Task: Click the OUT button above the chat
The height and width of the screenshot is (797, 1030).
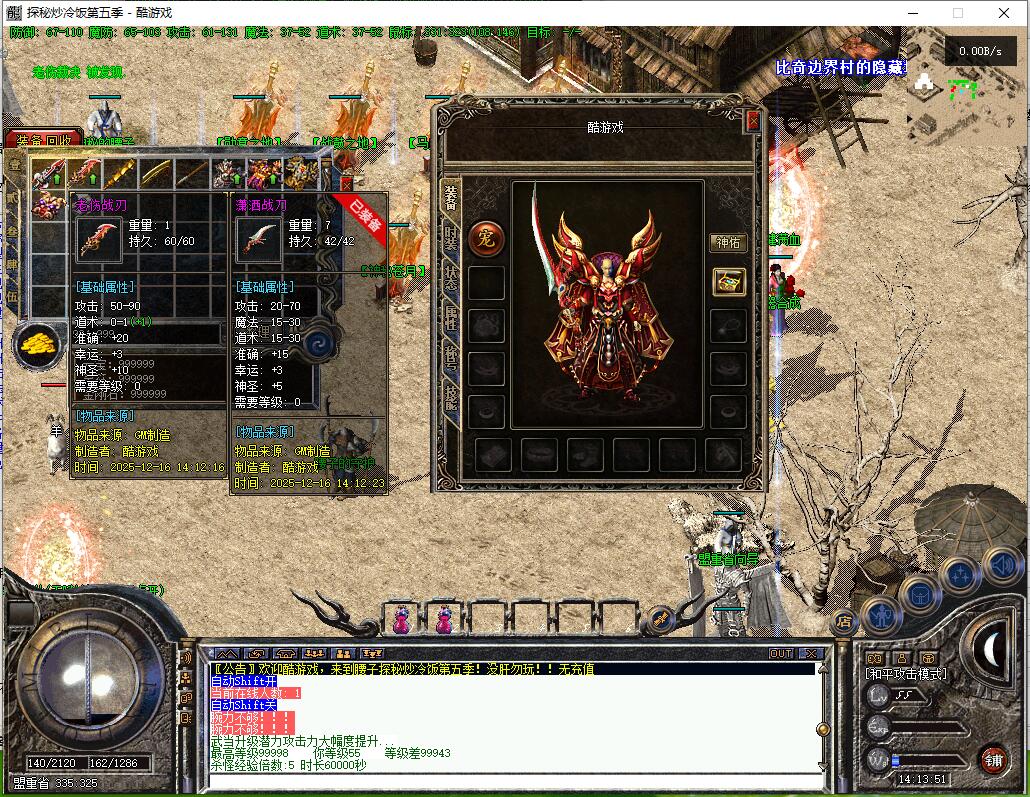Action: [x=781, y=653]
